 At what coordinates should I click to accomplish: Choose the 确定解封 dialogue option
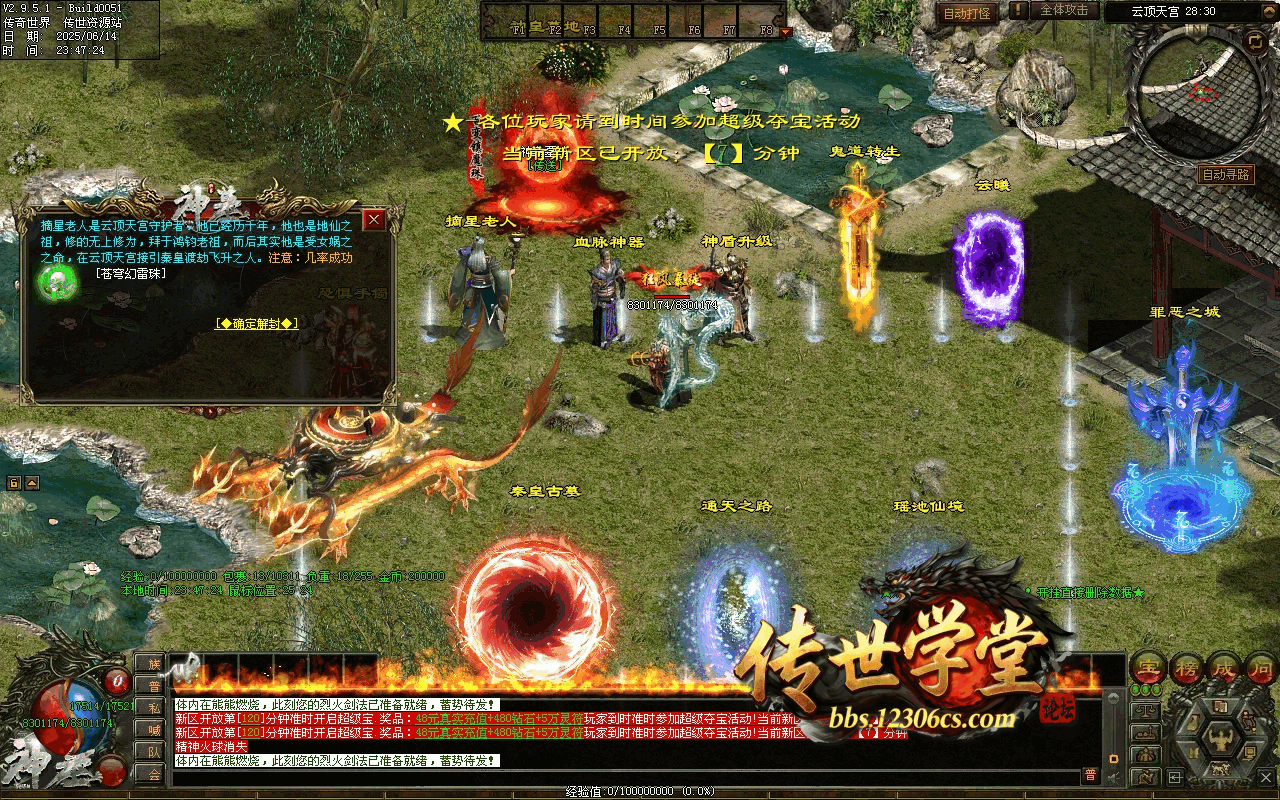click(x=257, y=324)
